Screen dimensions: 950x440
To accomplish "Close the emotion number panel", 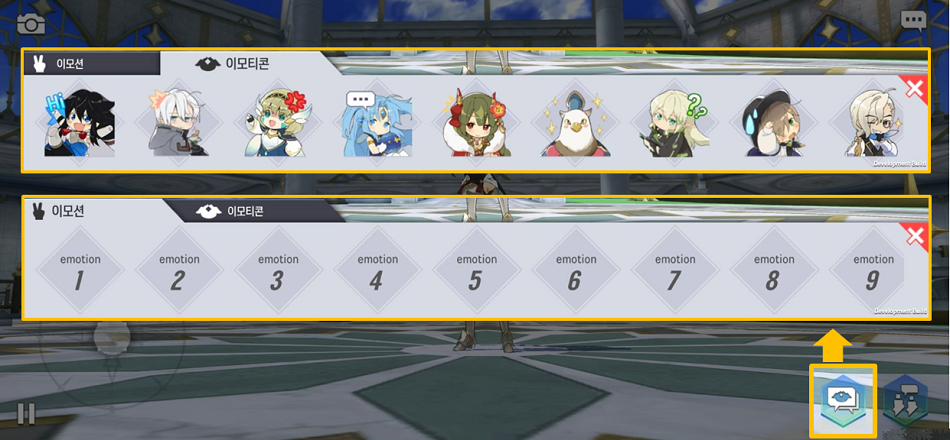I will (x=913, y=237).
